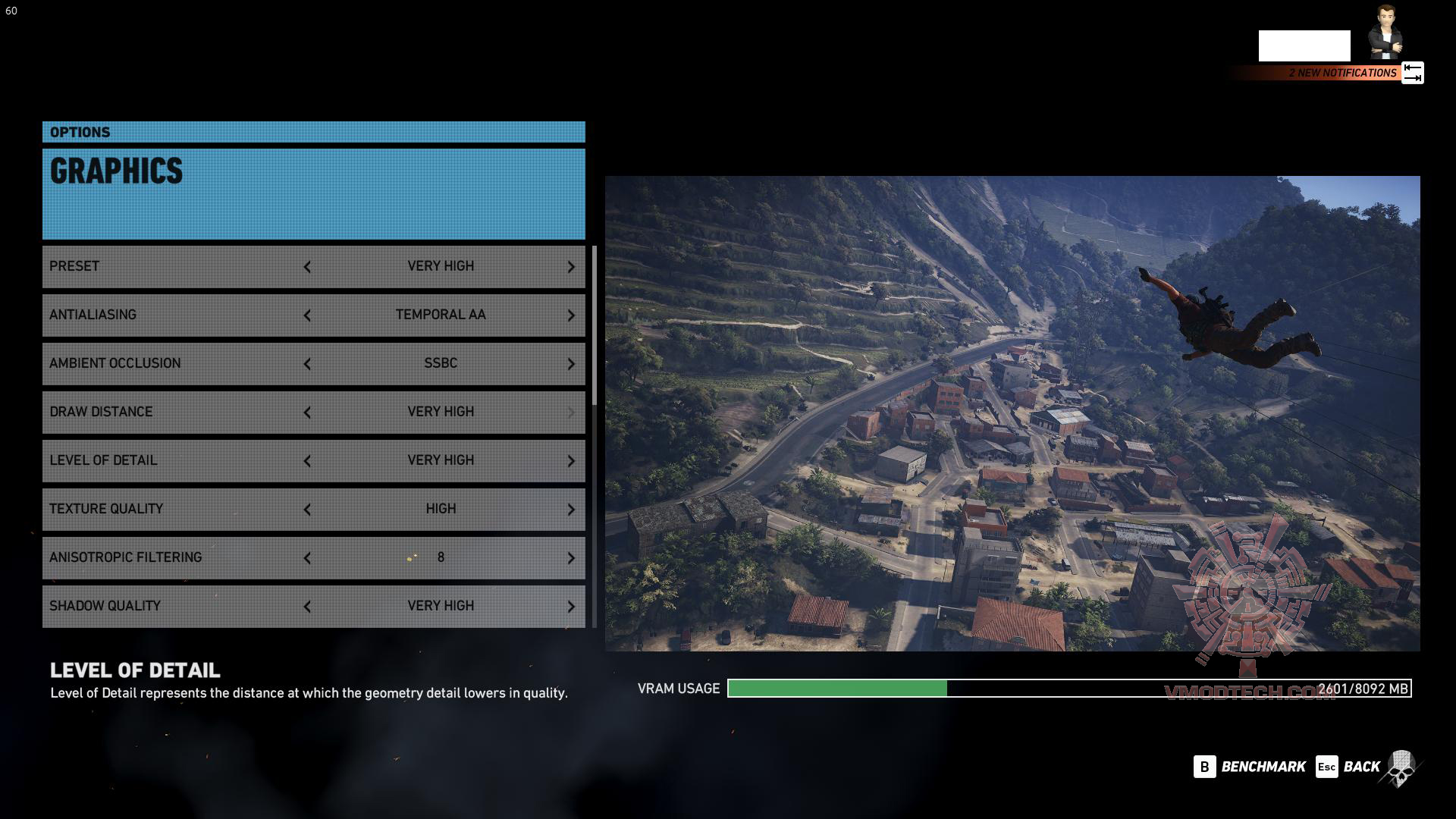Raise Texture Quality with right arrow
The height and width of the screenshot is (819, 1456).
[571, 510]
